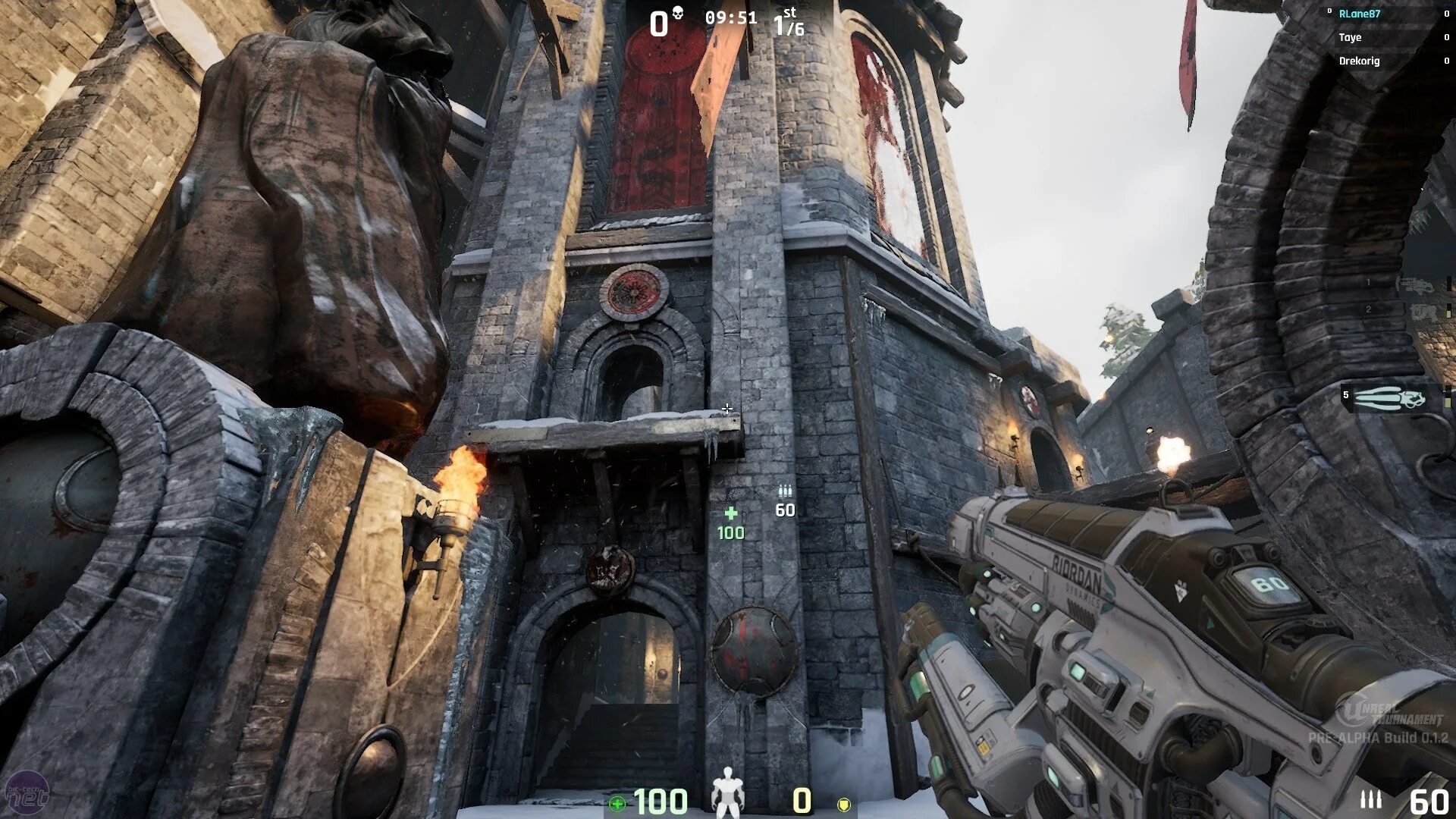Click the white player armor figure icon

(x=728, y=793)
